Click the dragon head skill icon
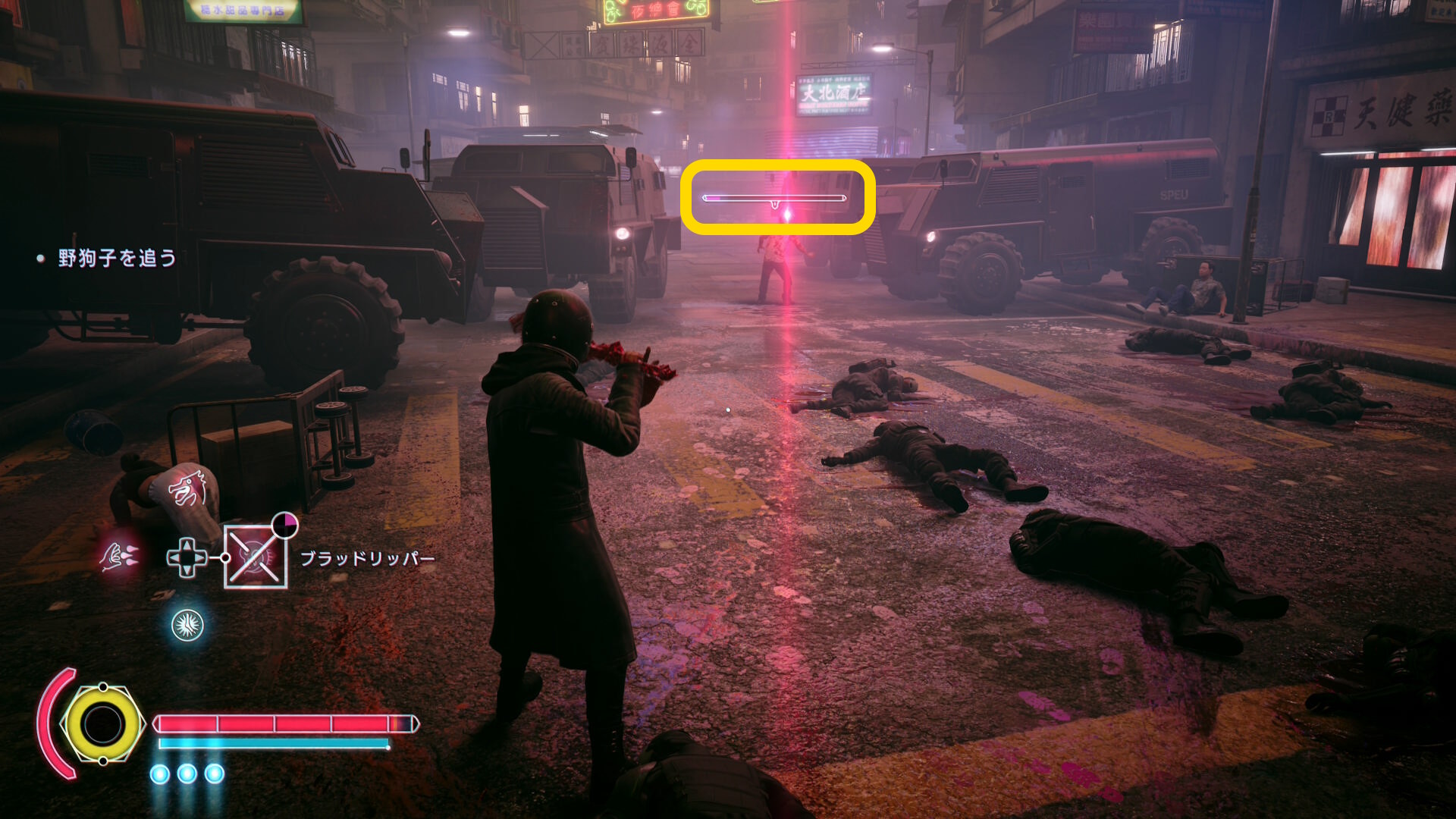Viewport: 1456px width, 819px height. coord(187,488)
